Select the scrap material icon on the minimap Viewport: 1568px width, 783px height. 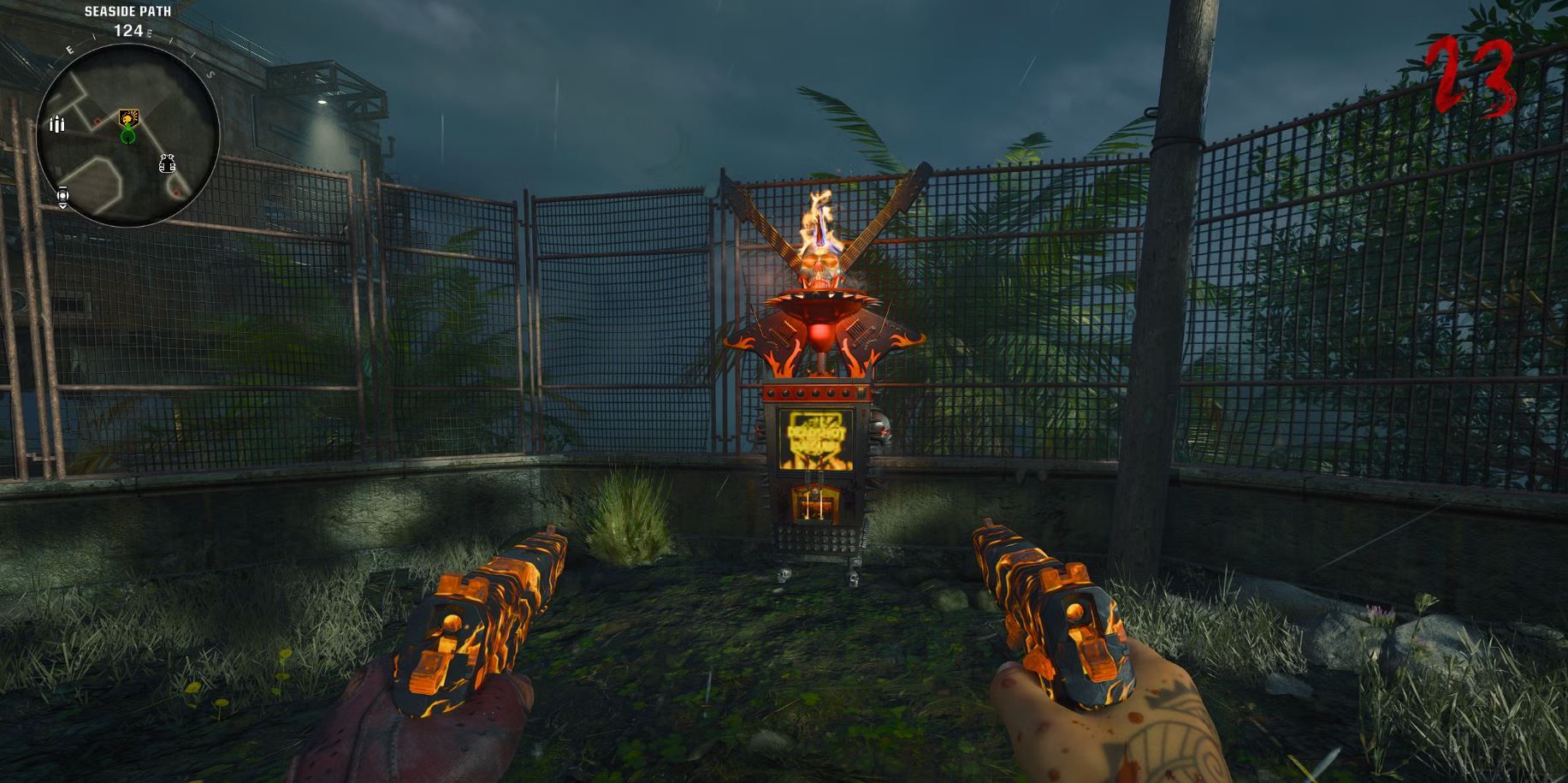[x=63, y=195]
